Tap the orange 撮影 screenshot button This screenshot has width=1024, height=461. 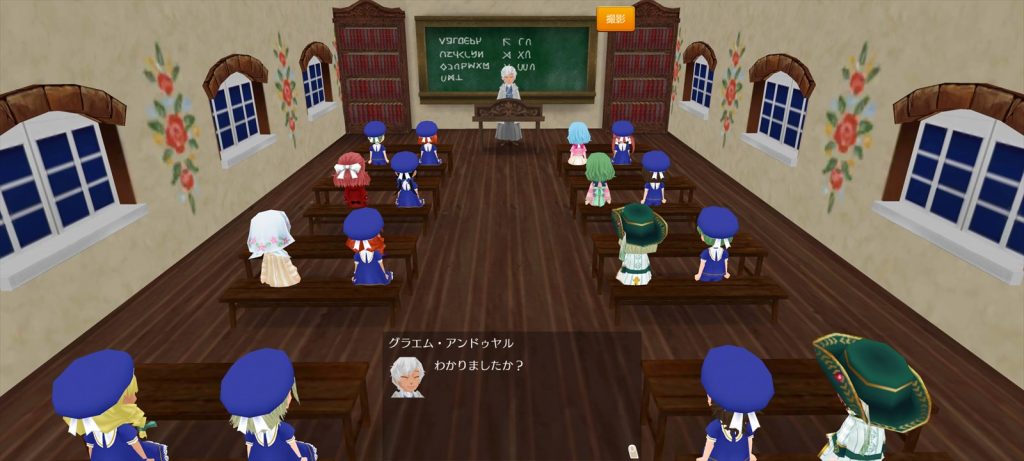point(616,19)
